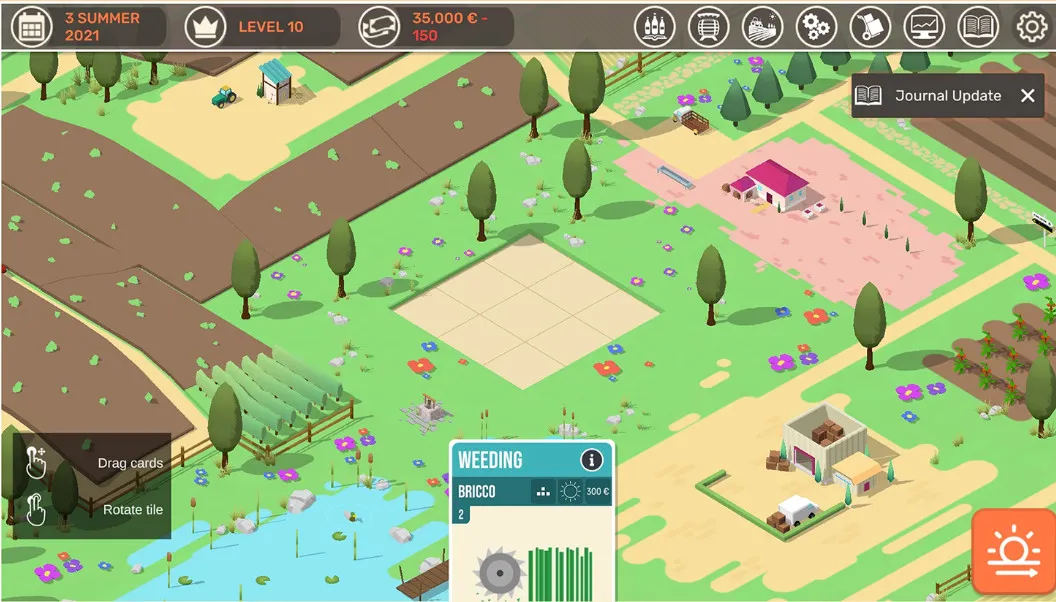This screenshot has height=602, width=1056.
Task: Open the vineyard fields menu
Action: point(763,27)
